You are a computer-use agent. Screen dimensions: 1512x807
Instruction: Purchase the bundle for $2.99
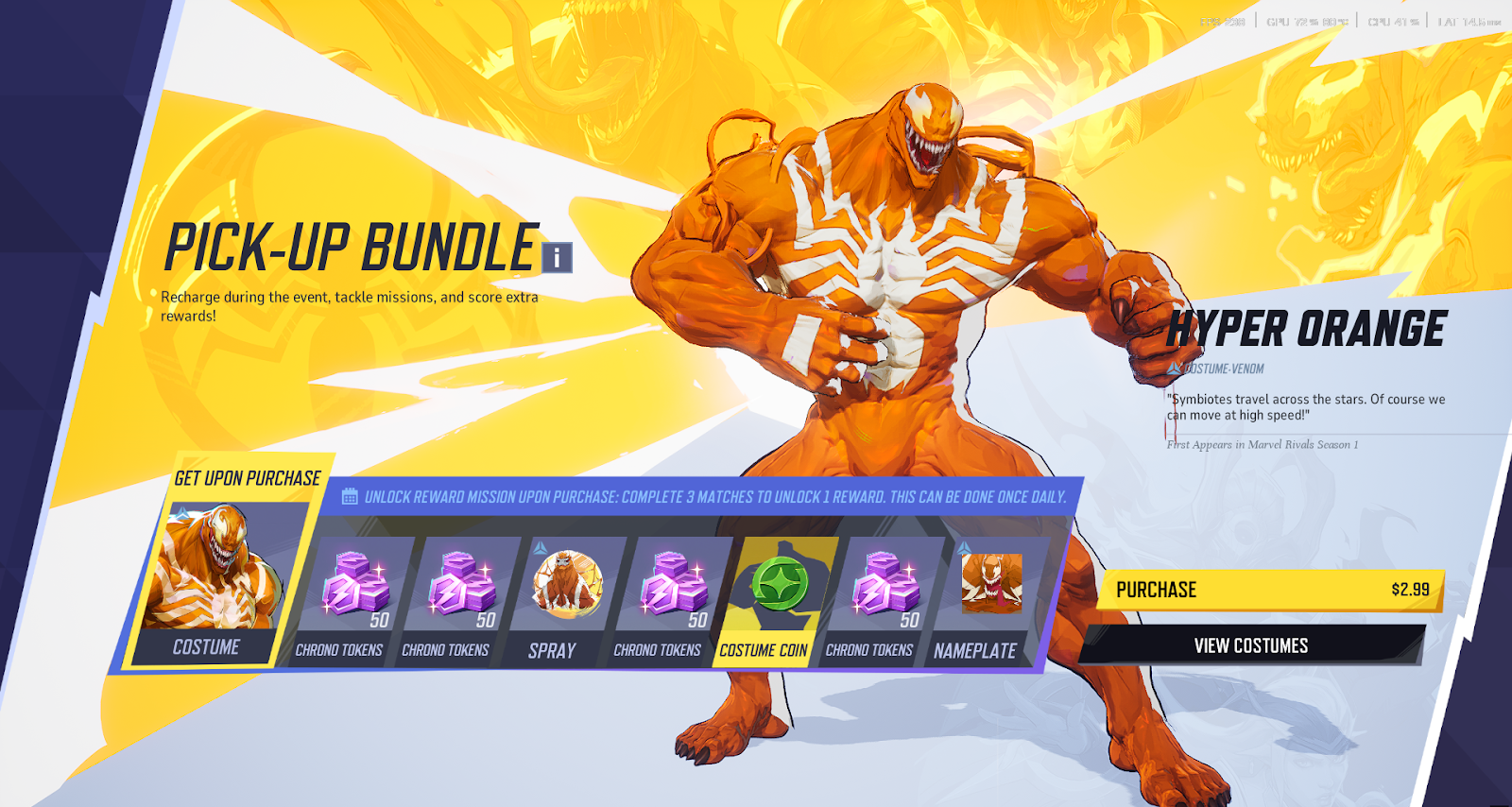1271,590
